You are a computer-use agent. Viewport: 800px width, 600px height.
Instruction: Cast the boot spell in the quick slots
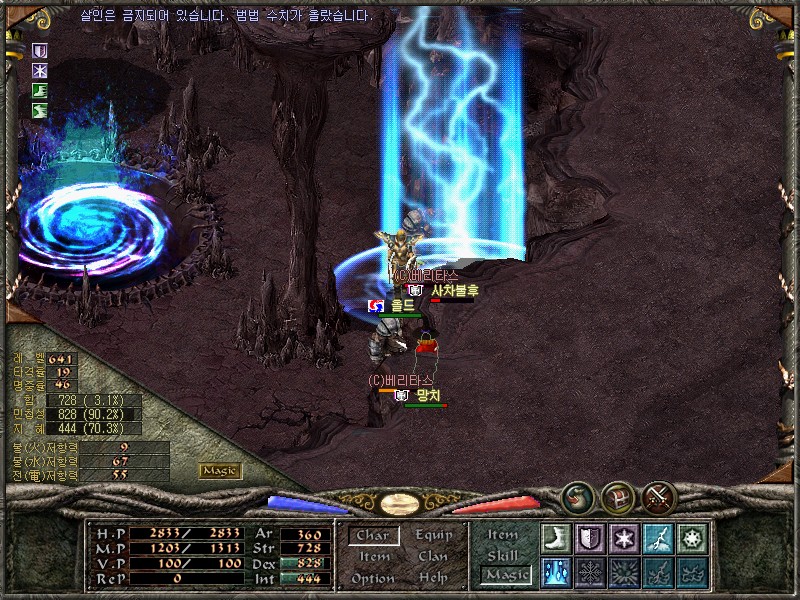point(557,538)
